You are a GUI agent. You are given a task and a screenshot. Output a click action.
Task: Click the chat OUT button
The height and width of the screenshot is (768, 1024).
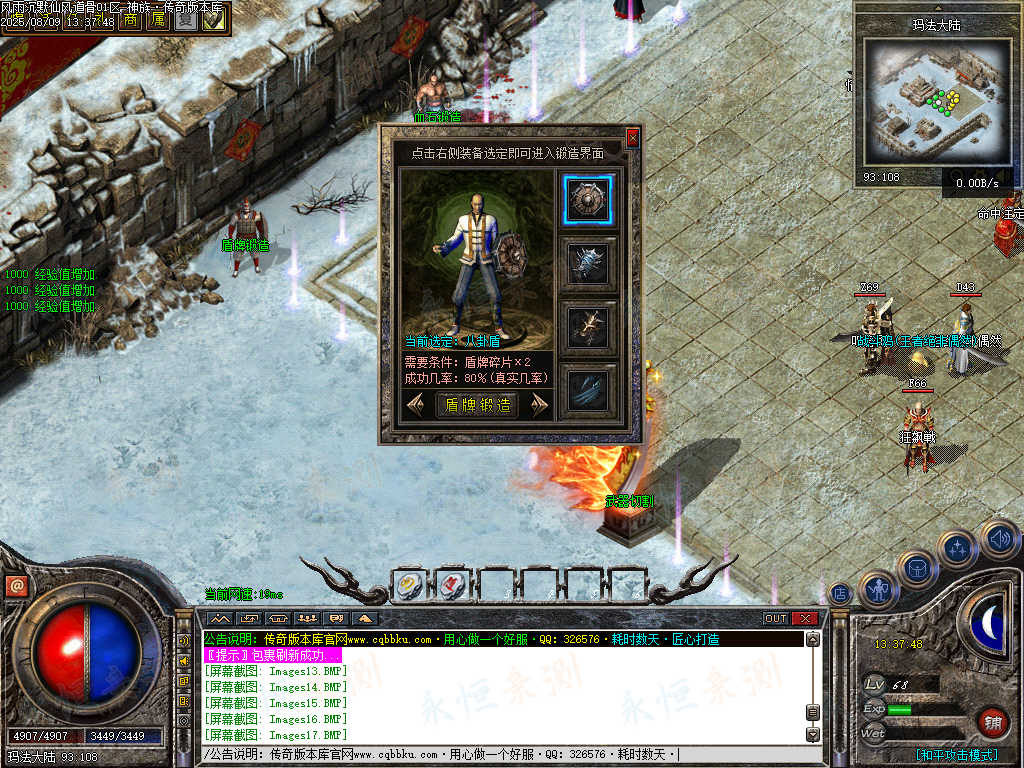click(776, 618)
